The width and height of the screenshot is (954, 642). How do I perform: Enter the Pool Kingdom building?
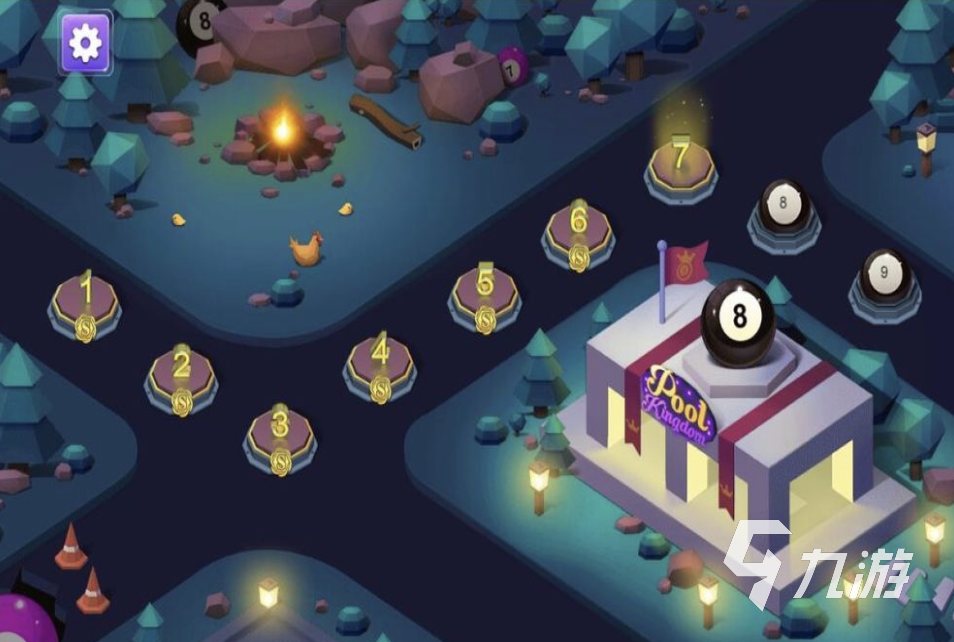tap(700, 430)
